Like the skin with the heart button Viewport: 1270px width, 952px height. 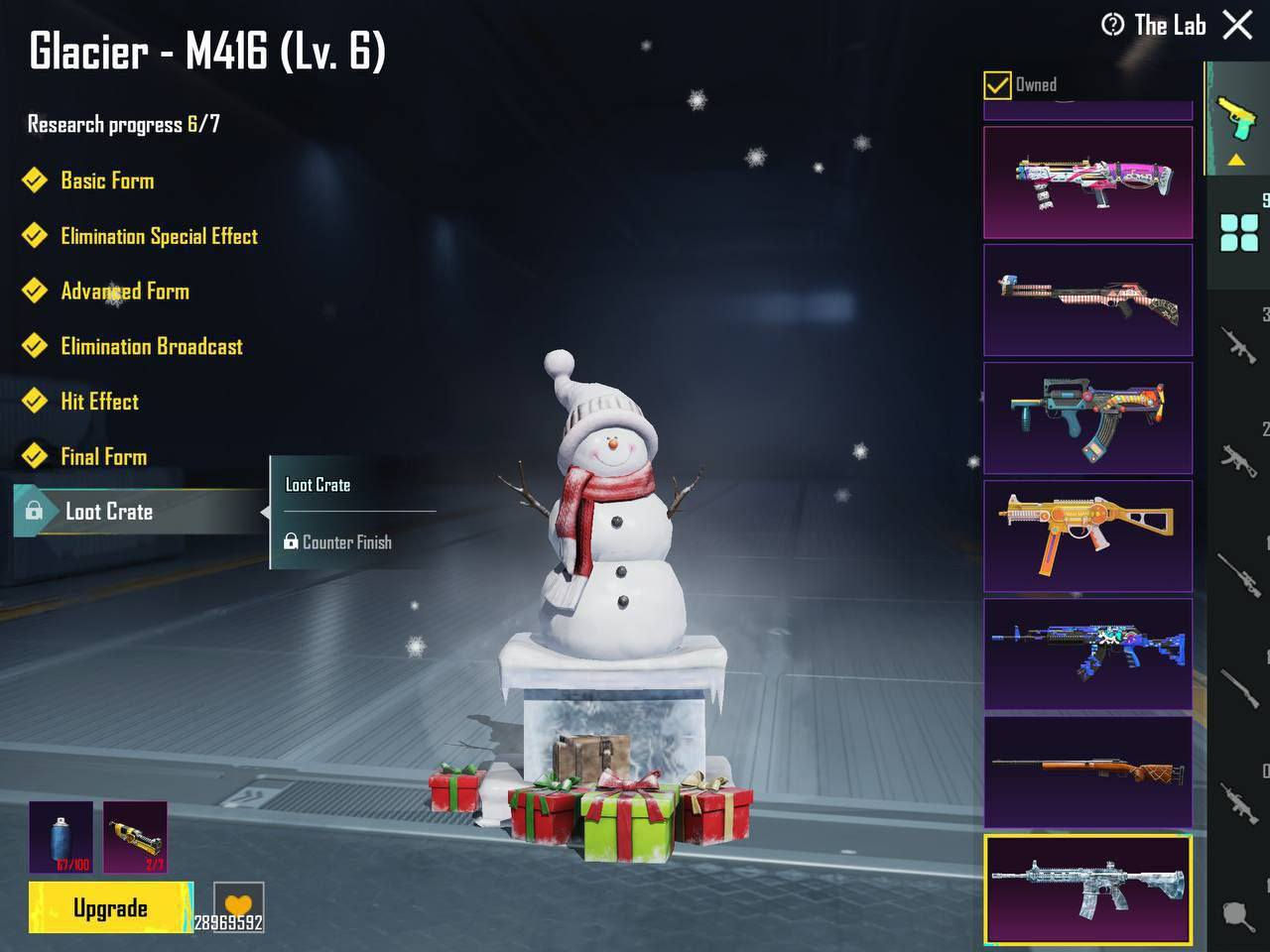point(238,905)
